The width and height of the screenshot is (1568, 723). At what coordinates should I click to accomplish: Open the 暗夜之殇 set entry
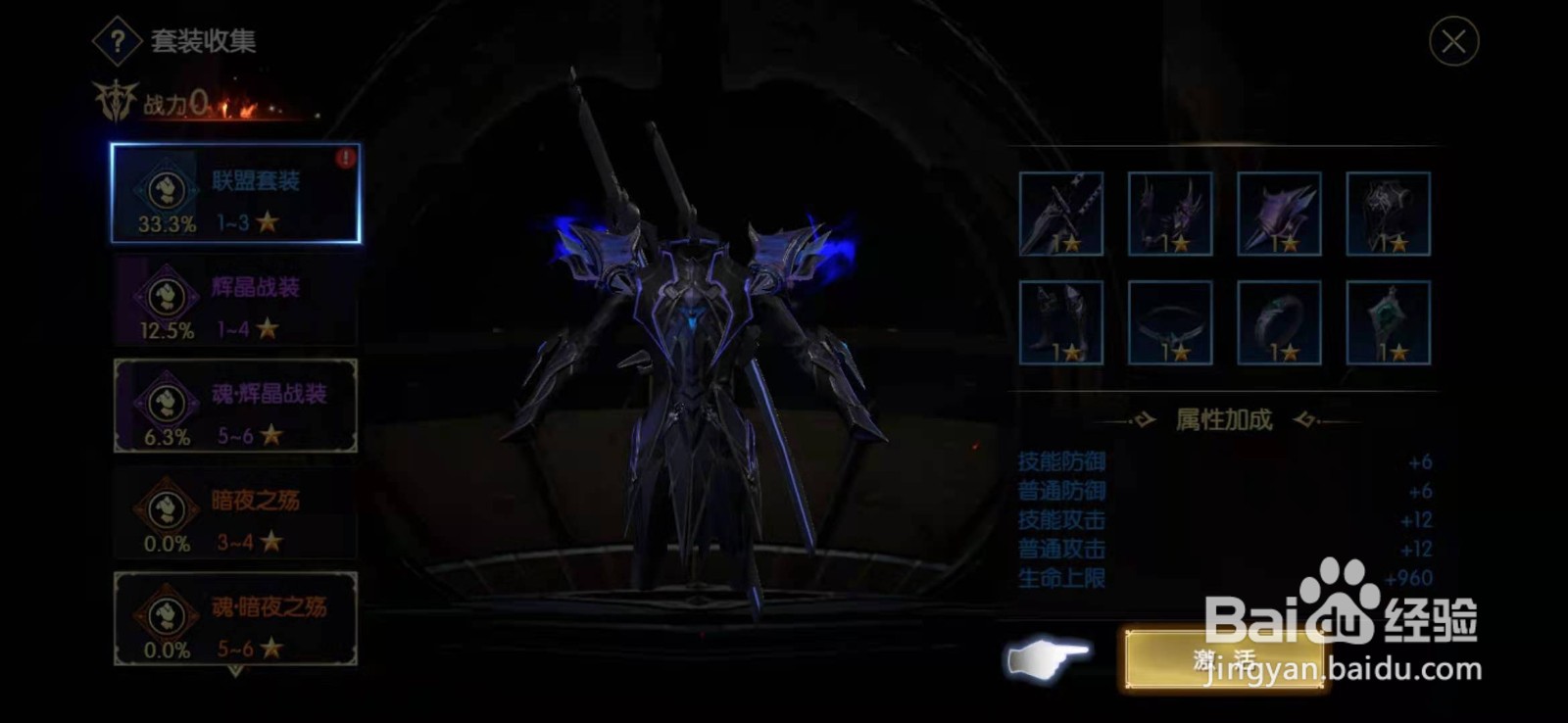[233, 510]
